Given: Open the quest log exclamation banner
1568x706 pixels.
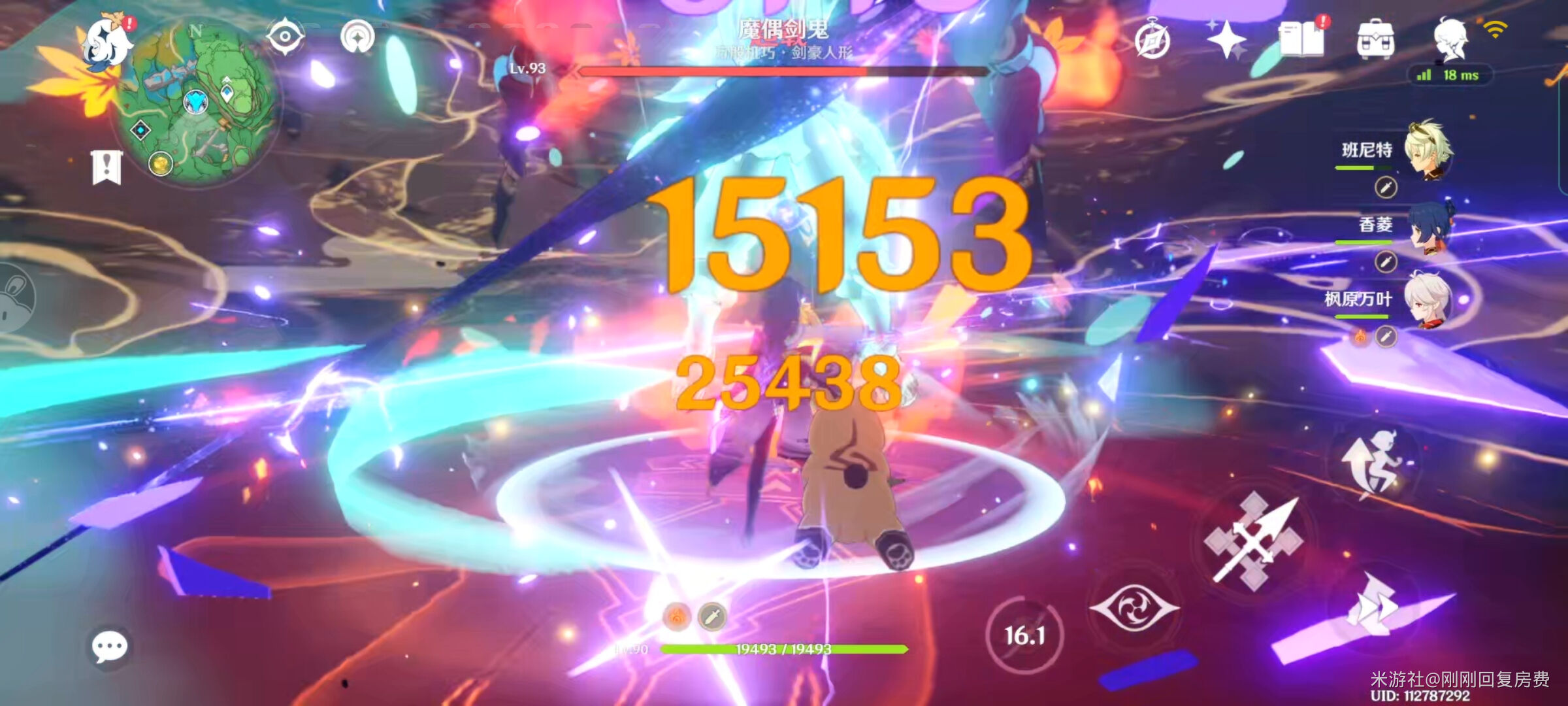Looking at the screenshot, I should coord(106,167).
